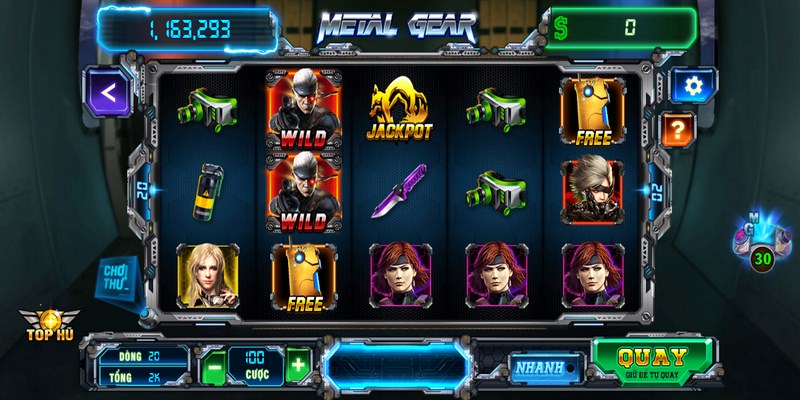800x400 pixels.
Task: Spin the reels with the QUAY button
Action: pyautogui.click(x=652, y=360)
